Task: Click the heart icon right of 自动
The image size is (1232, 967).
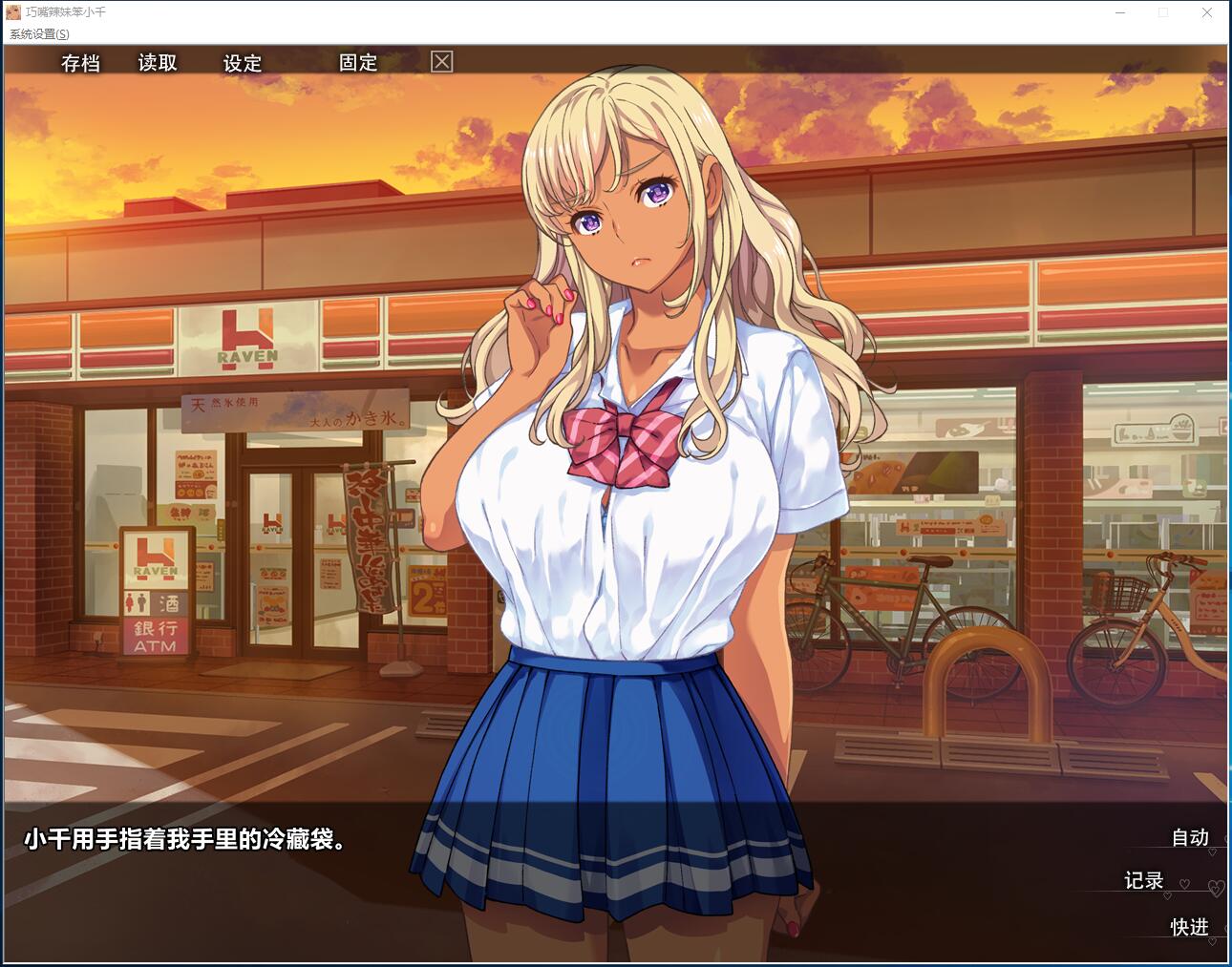Action: [x=1227, y=838]
